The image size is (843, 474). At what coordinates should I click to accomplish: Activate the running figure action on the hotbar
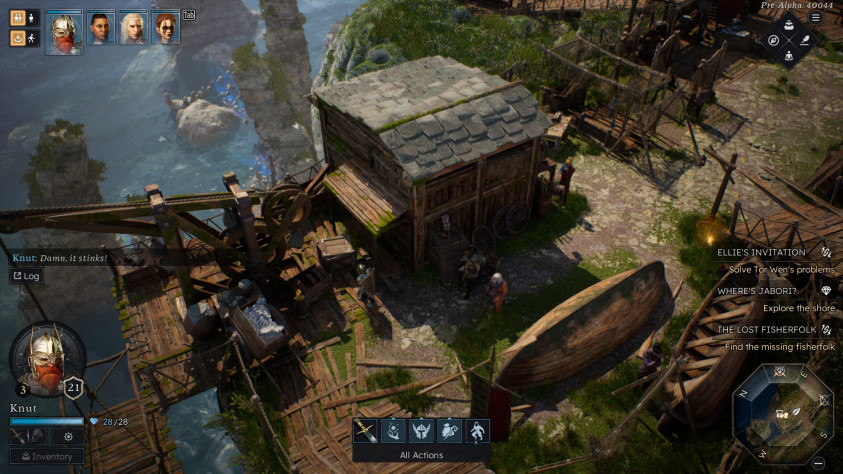click(x=478, y=430)
